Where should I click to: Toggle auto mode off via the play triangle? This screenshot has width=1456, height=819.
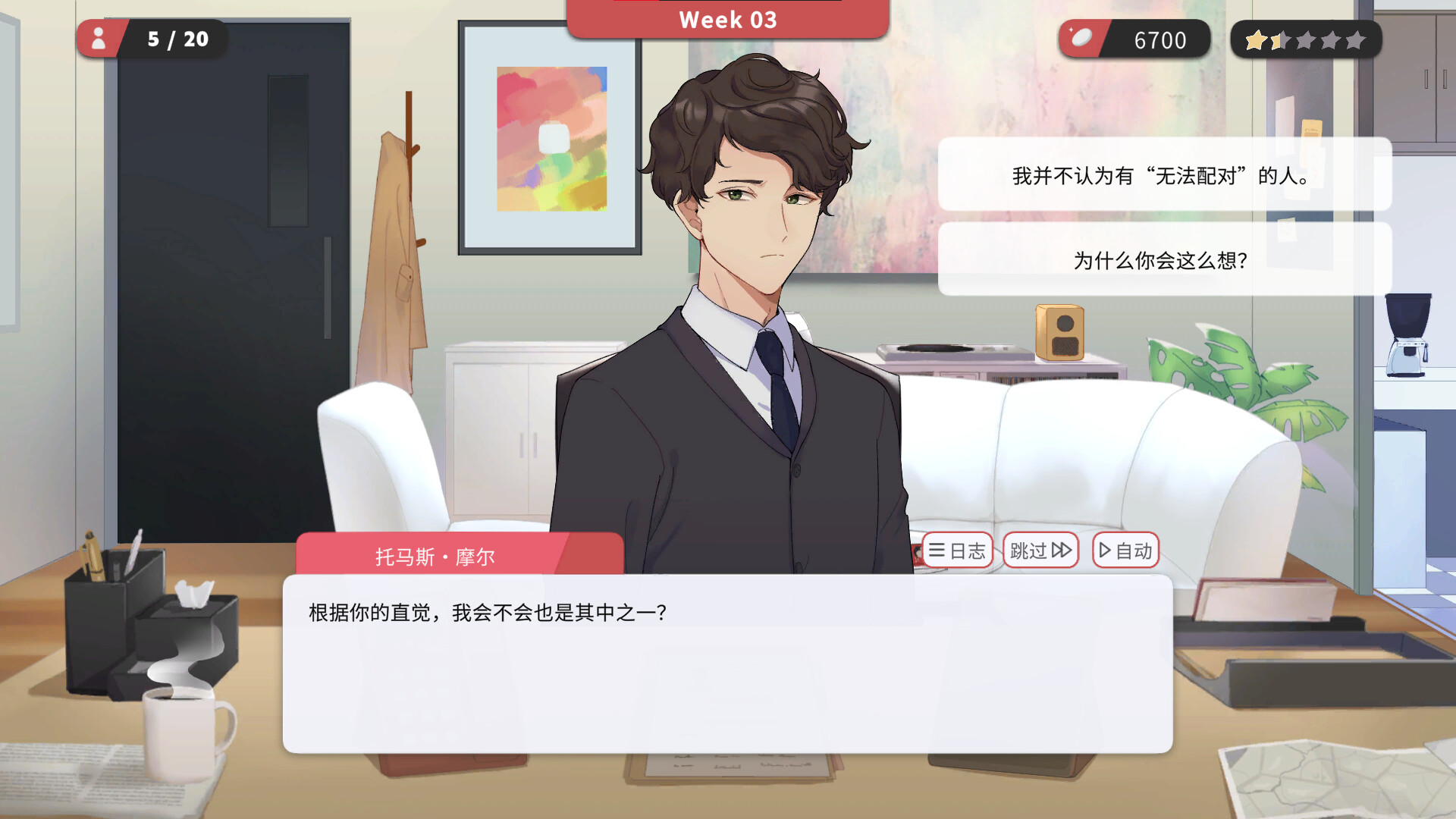click(x=1106, y=551)
